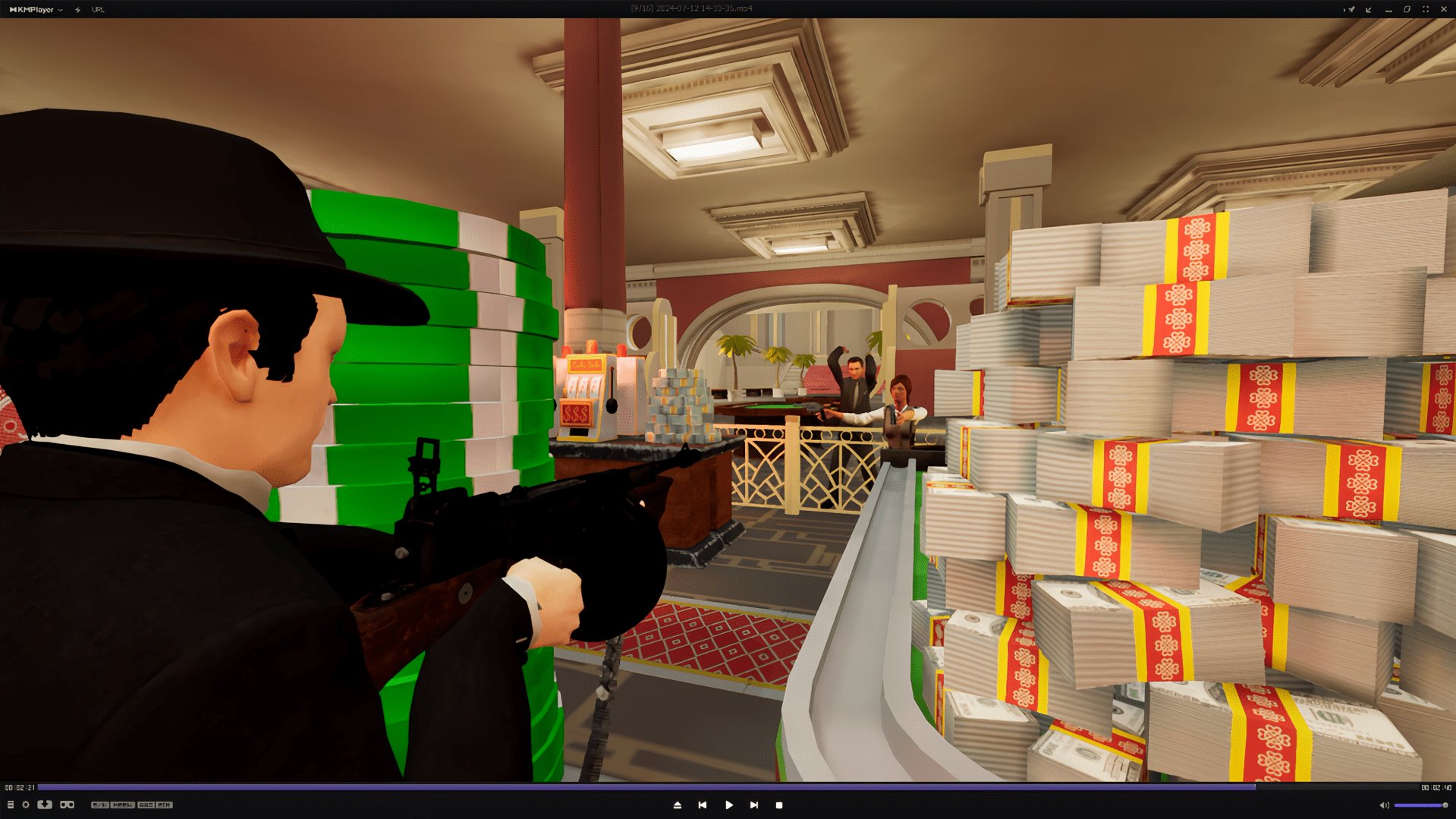Close the KMPlayer window
Screen dimensions: 1456x819
1443,9
